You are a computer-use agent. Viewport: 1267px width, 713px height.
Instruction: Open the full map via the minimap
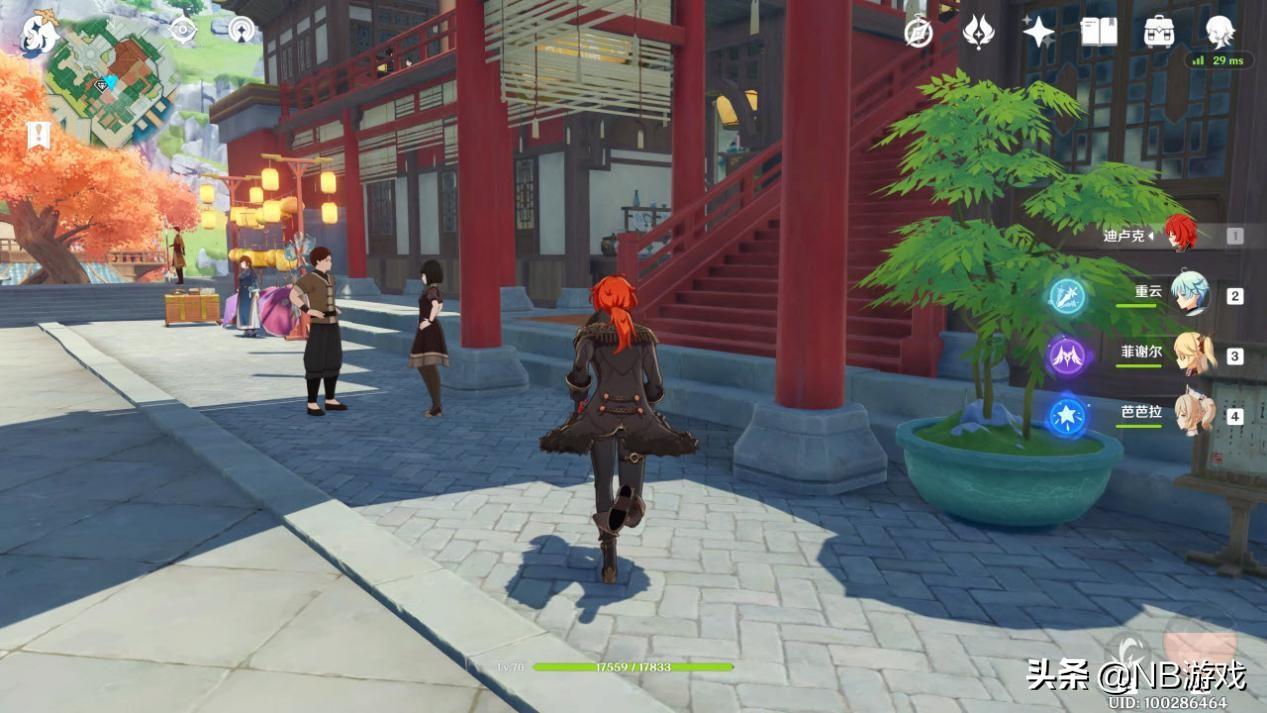point(108,84)
